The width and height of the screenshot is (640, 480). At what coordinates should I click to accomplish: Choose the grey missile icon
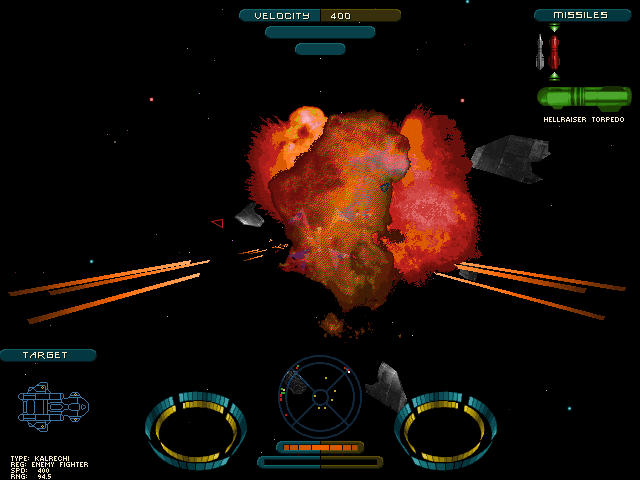(x=539, y=52)
